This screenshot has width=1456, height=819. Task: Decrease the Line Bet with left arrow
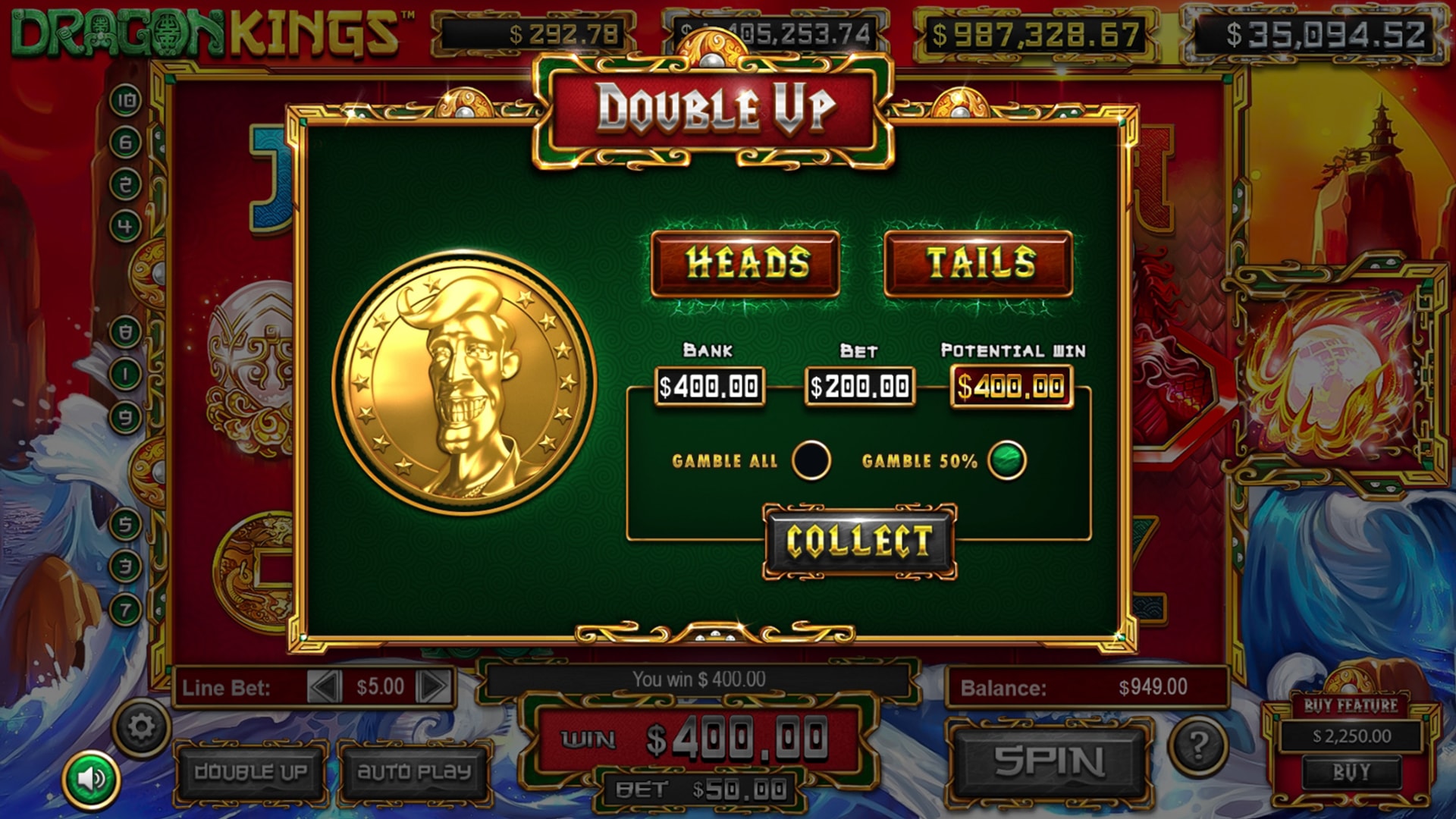tap(325, 687)
